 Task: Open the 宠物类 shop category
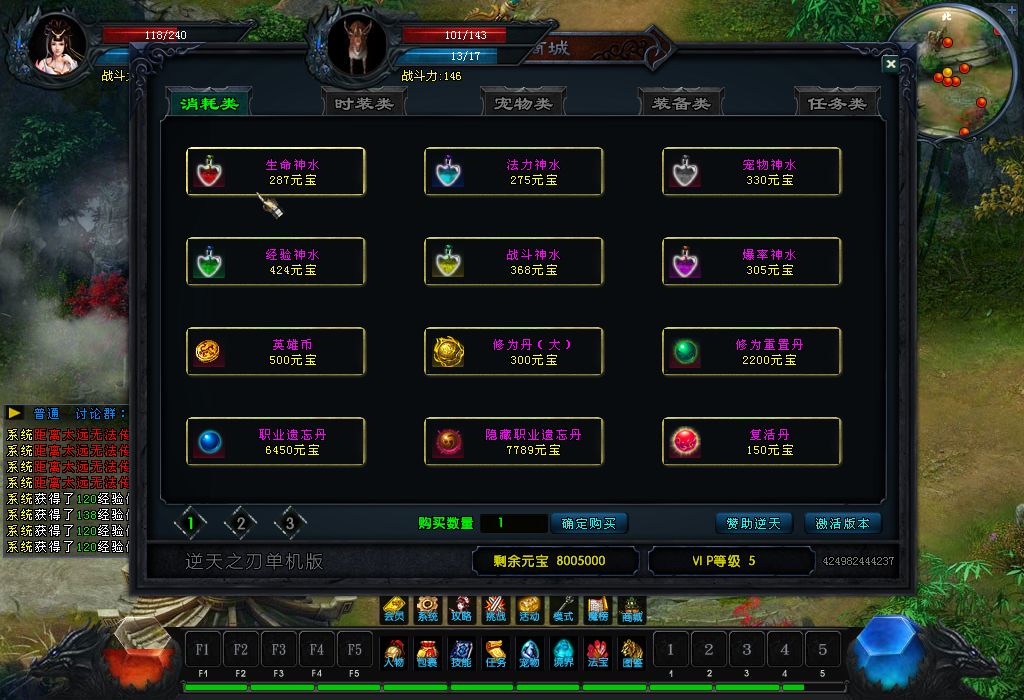click(522, 103)
